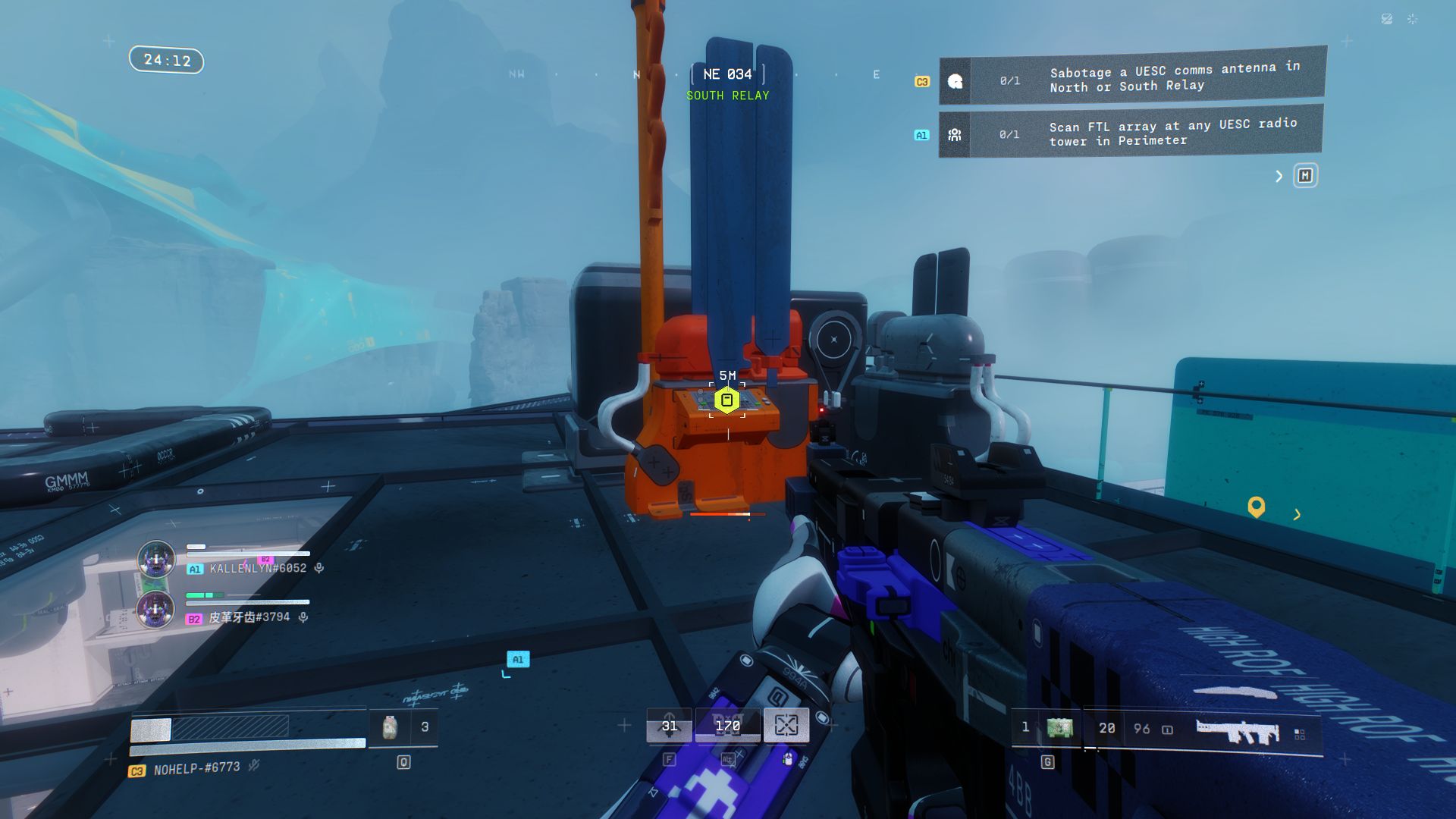Select the Sabotage UESC comms antenna objective
This screenshot has height=819, width=1456.
click(1131, 77)
